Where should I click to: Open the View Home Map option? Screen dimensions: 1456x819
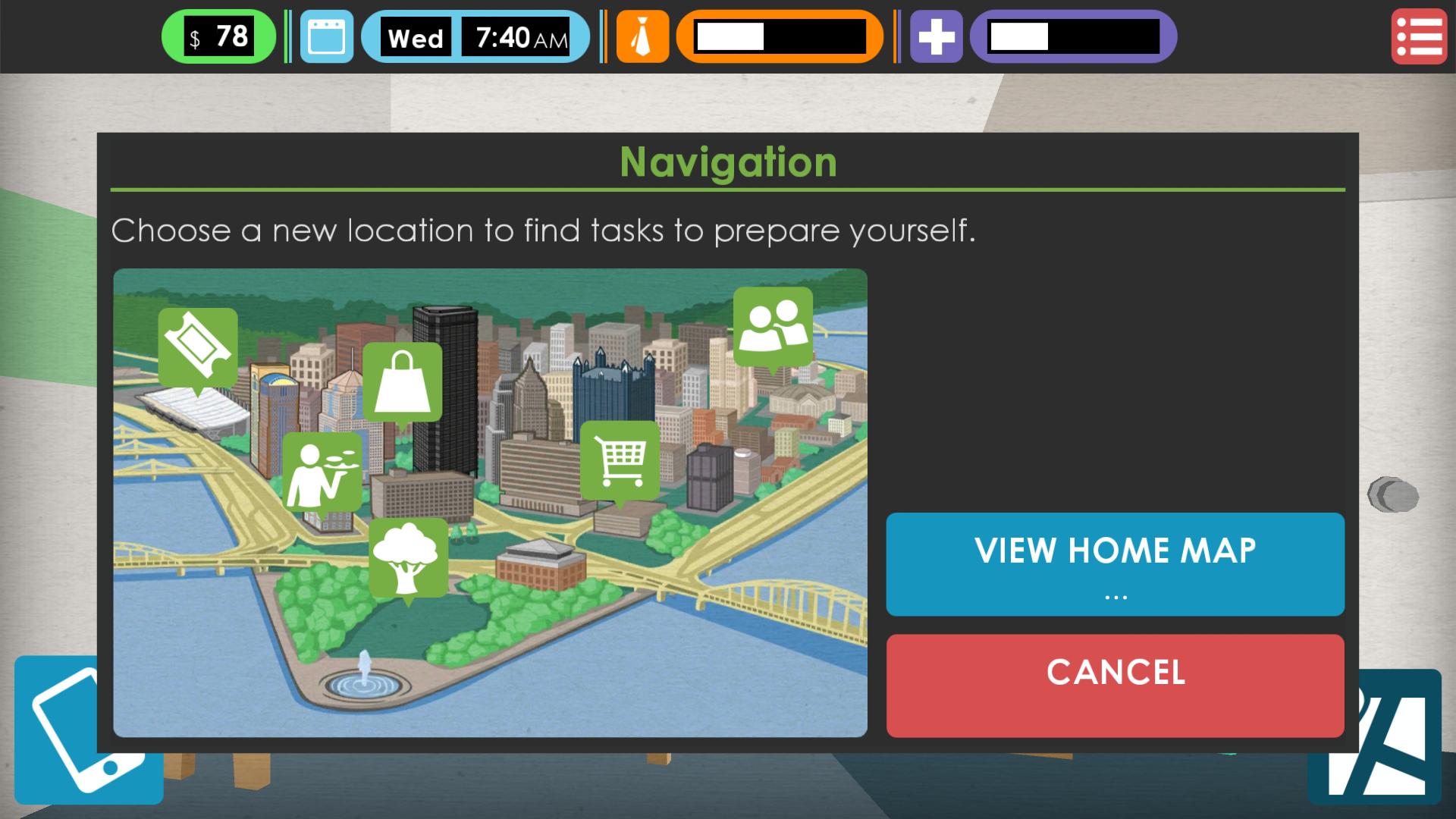point(1115,563)
